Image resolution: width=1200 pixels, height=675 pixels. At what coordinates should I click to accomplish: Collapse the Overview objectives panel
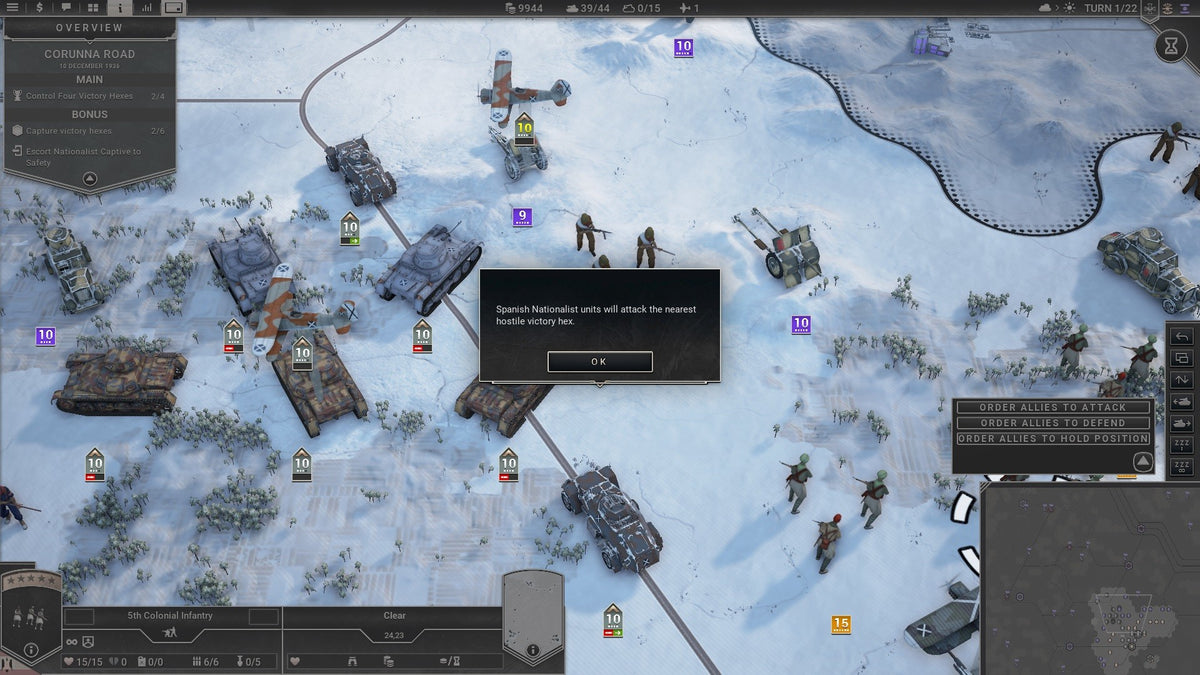tap(90, 179)
